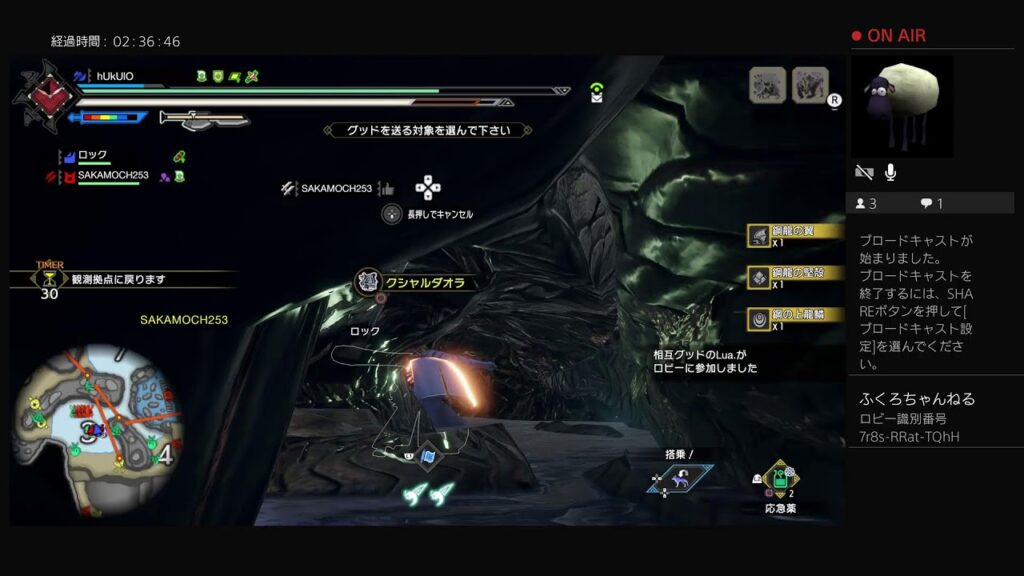Screen dimensions: 1024x576
Task: Toggle the broadcast microphone icon
Action: 890,172
